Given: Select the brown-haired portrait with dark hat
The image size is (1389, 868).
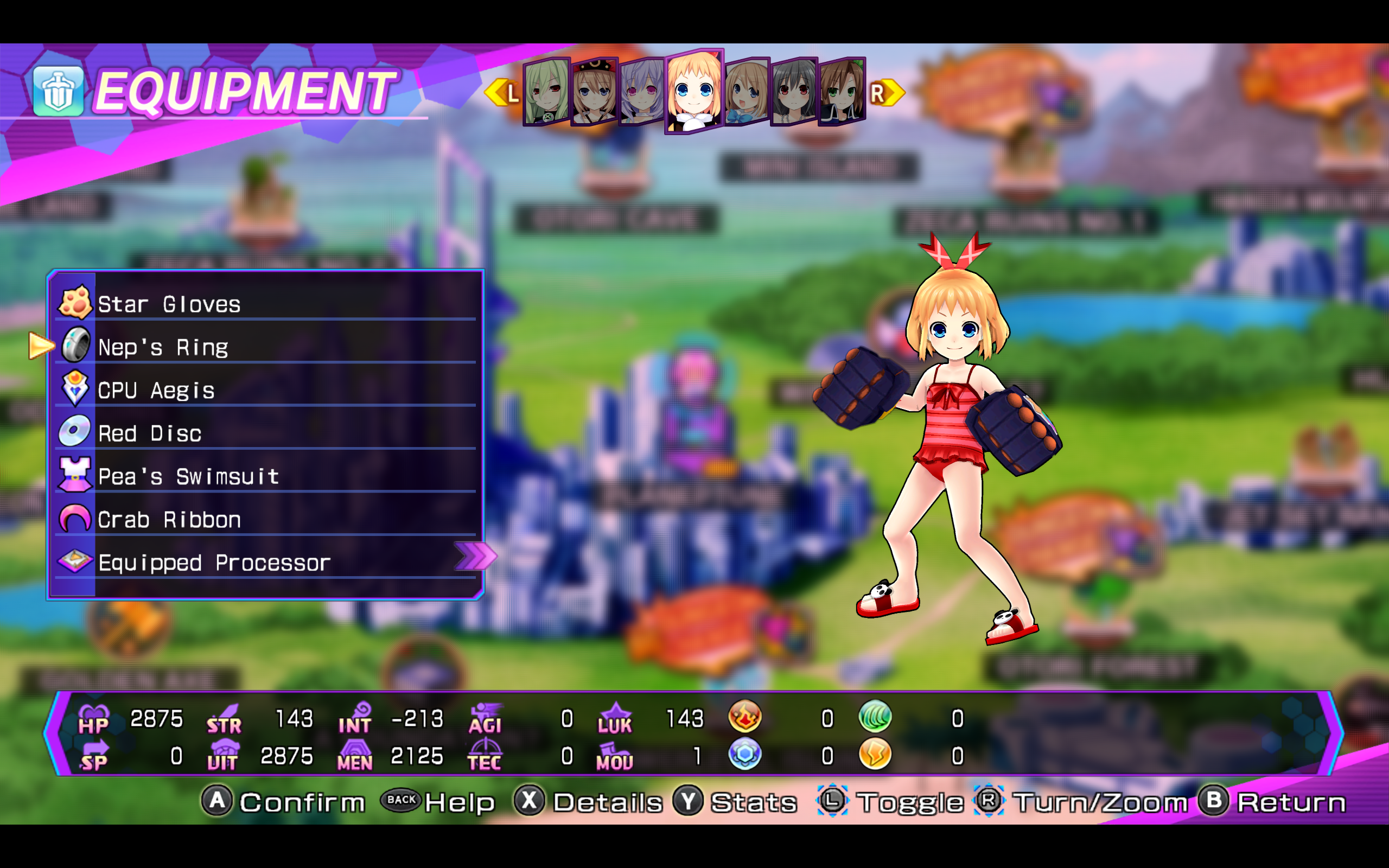Looking at the screenshot, I should point(594,92).
